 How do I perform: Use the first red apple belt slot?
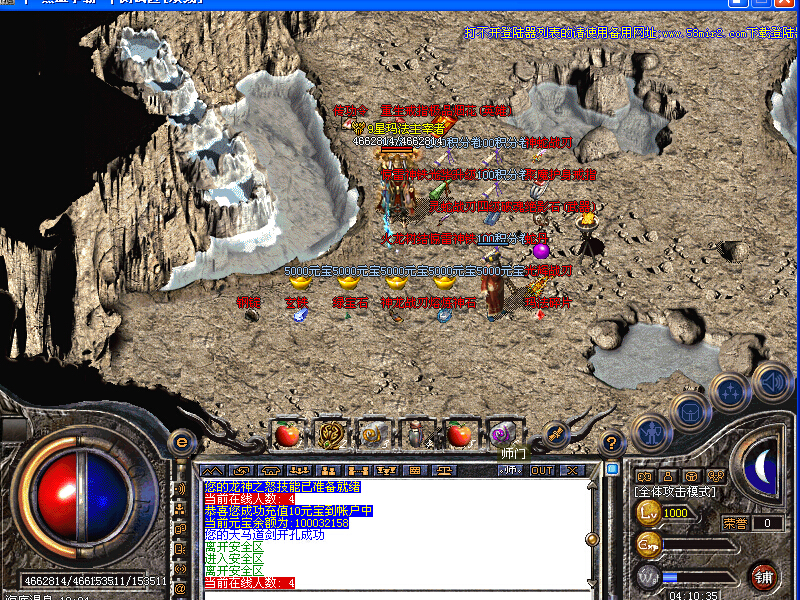click(x=288, y=434)
